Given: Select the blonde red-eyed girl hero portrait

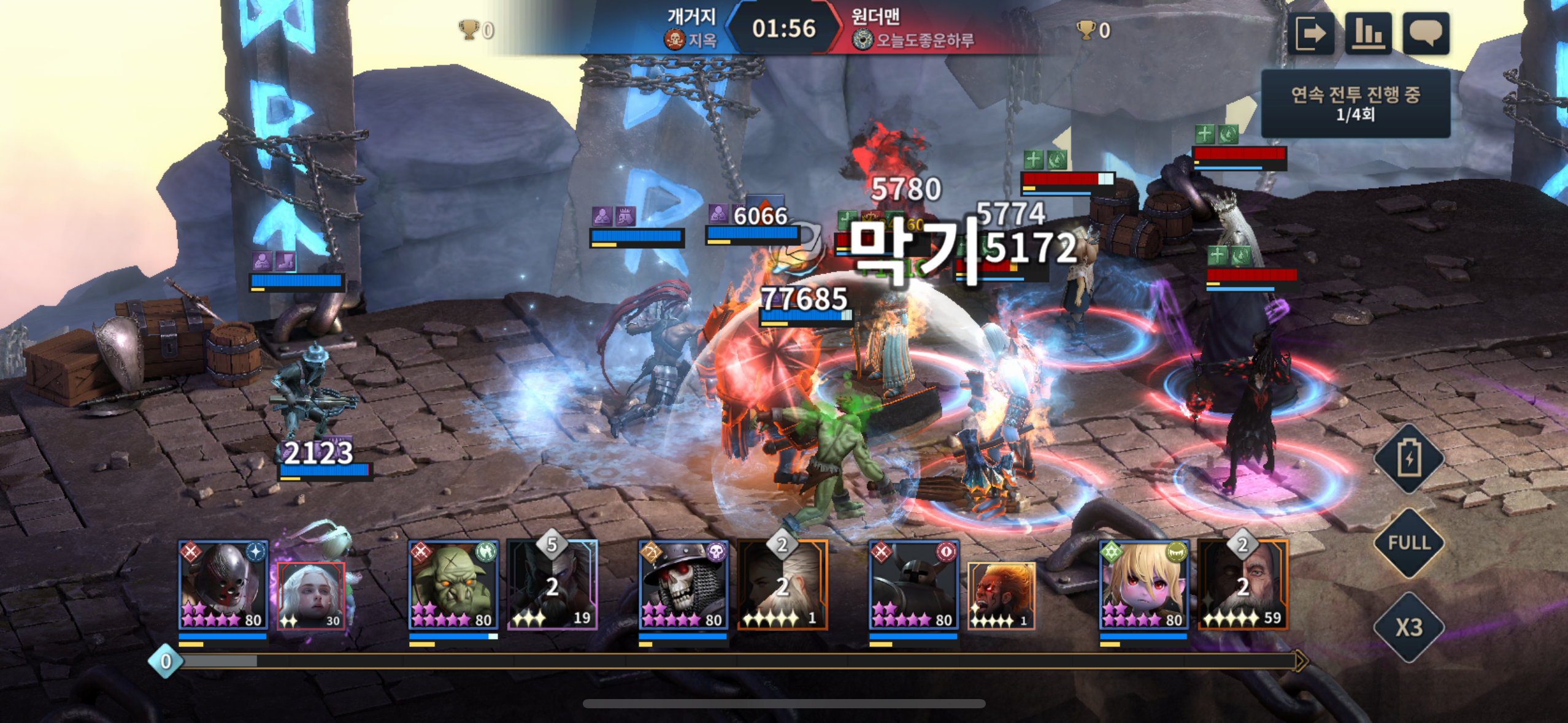Looking at the screenshot, I should click(1143, 584).
